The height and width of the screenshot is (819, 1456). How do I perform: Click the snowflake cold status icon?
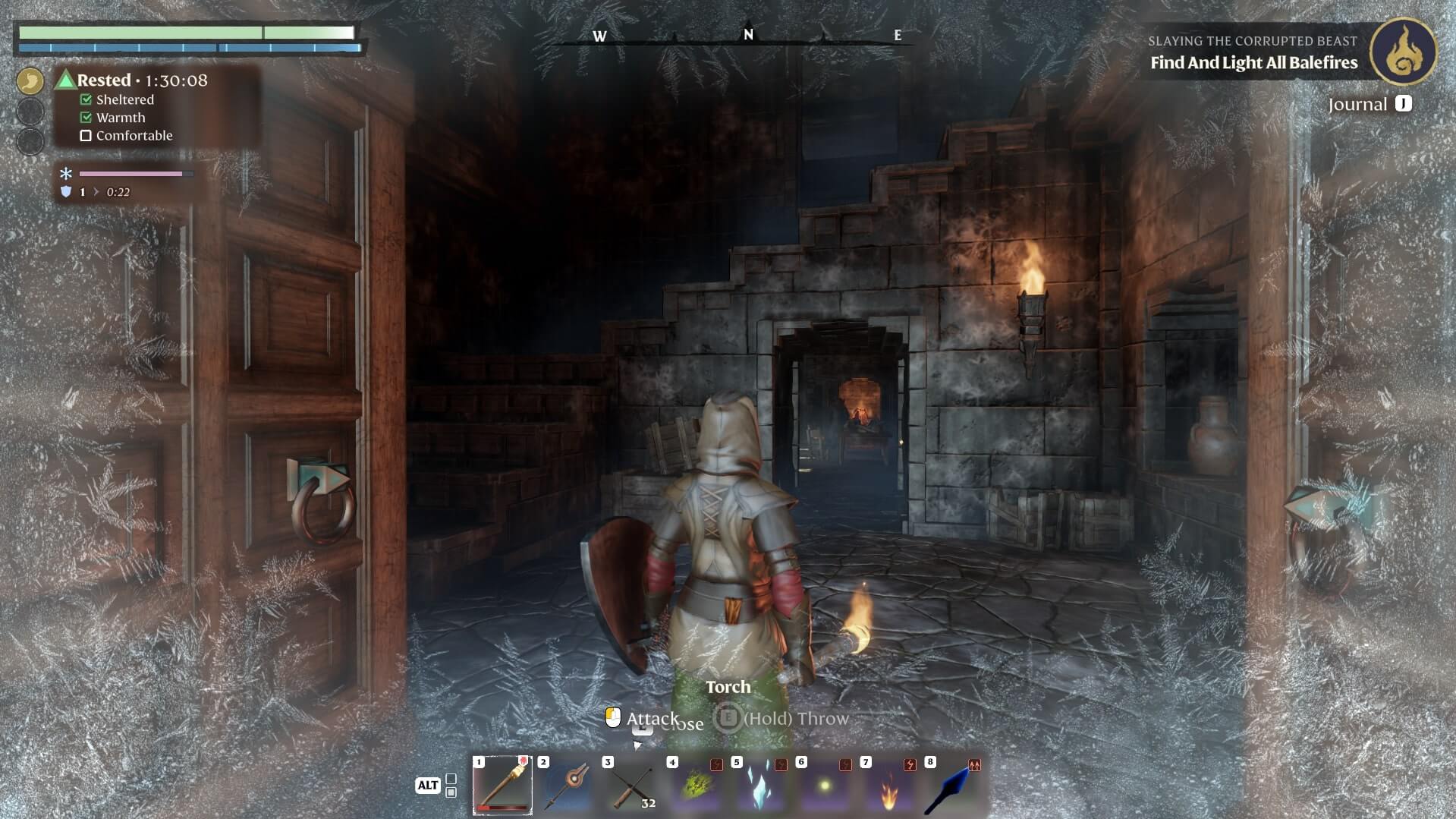pos(66,174)
